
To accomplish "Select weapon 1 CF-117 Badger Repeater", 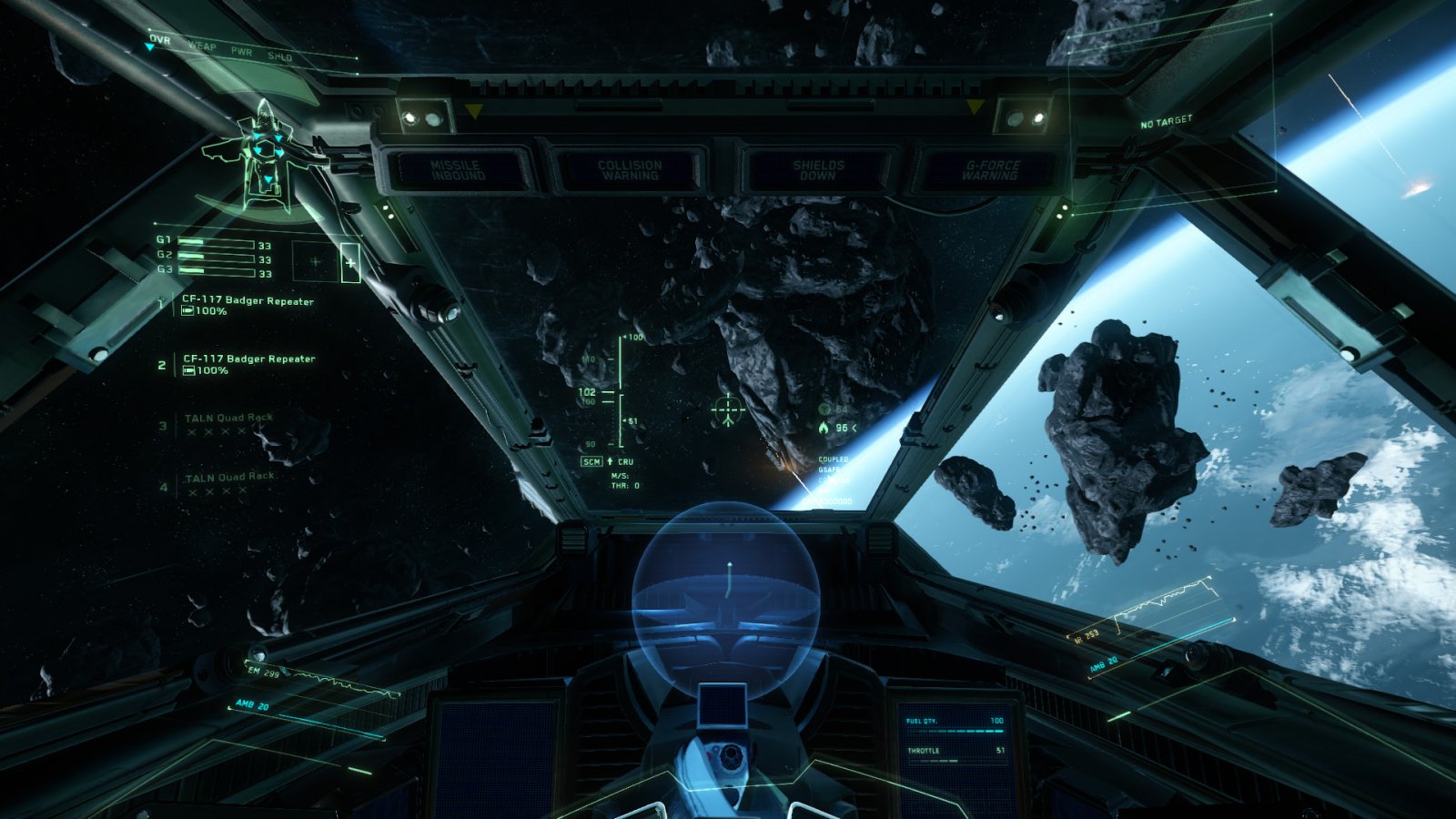I will pyautogui.click(x=247, y=301).
